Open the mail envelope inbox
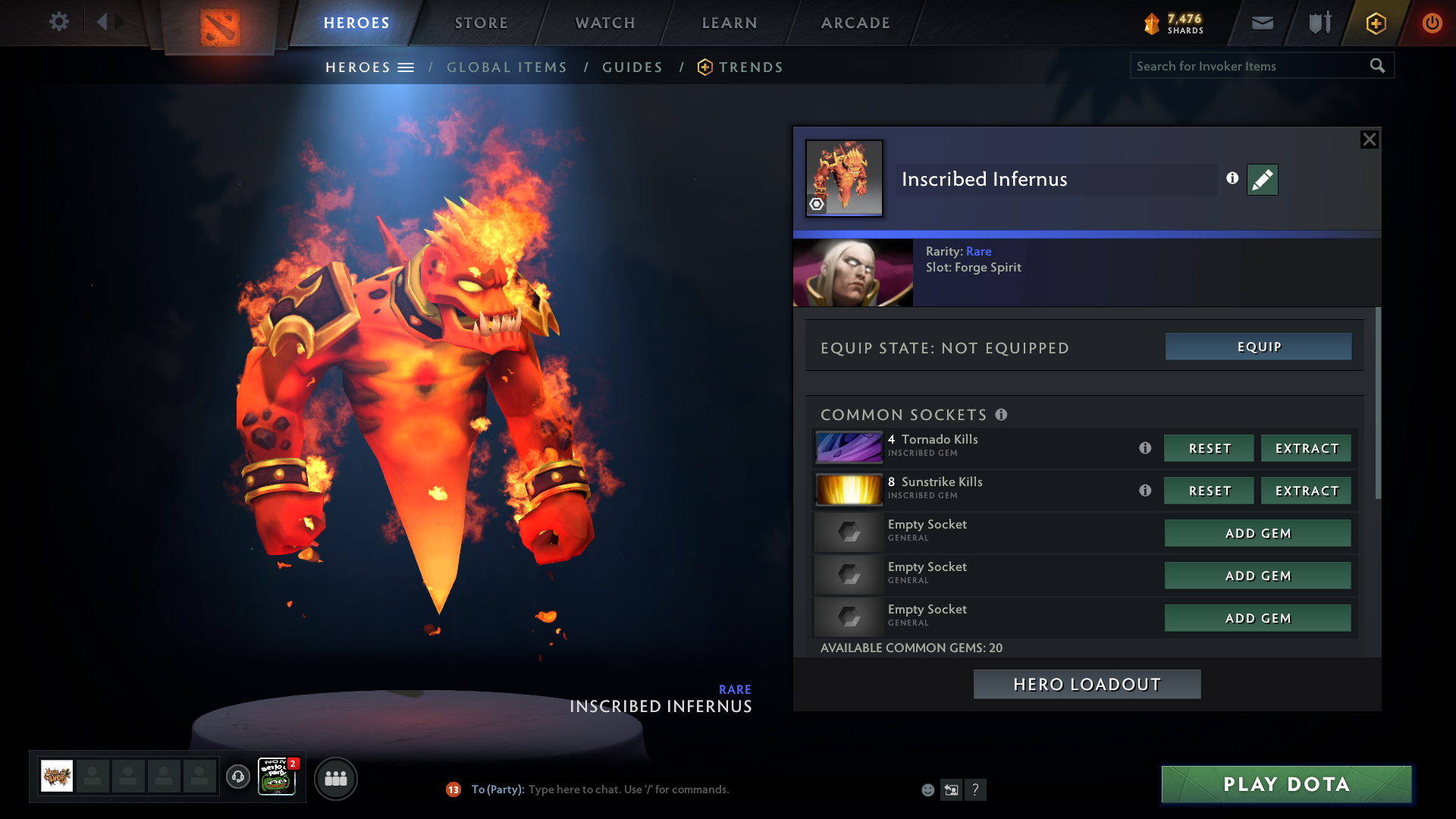 pos(1263,23)
